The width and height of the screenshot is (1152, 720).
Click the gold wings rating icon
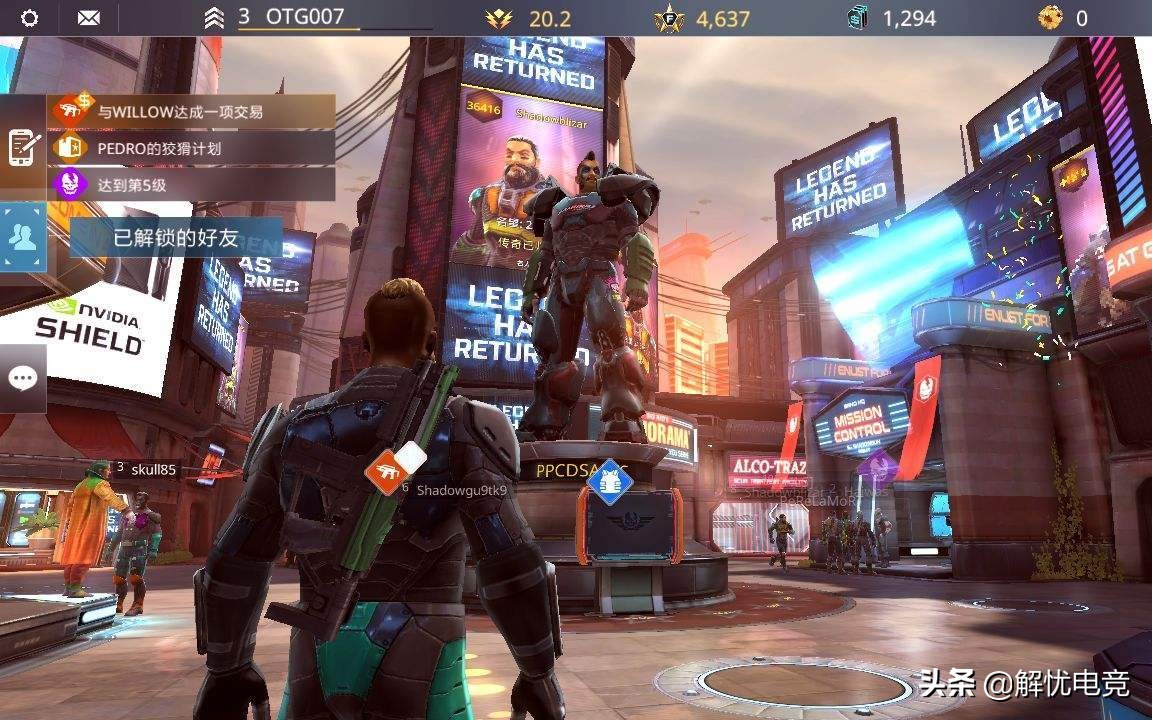(x=497, y=18)
